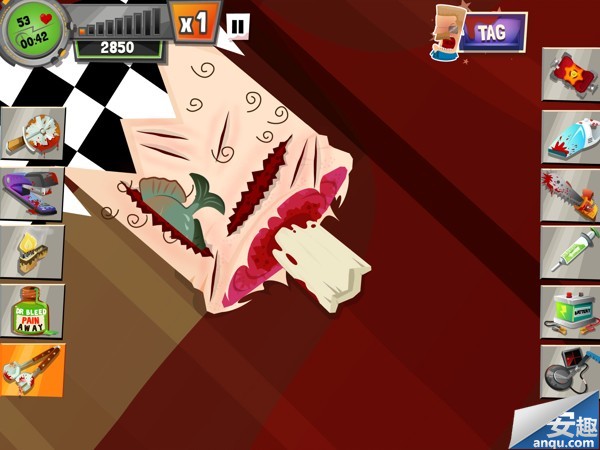Choose the lighter tool

[32, 251]
